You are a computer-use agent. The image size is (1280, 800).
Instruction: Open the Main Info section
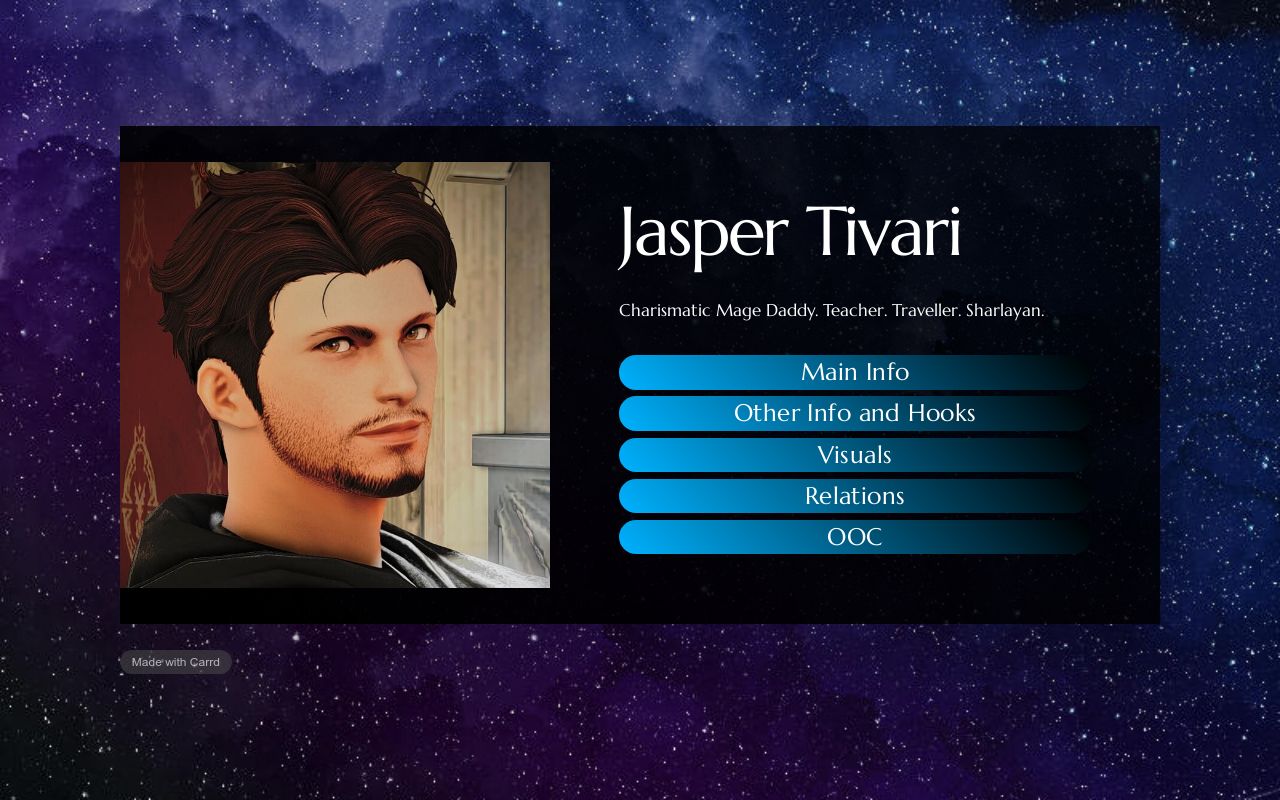coord(855,372)
